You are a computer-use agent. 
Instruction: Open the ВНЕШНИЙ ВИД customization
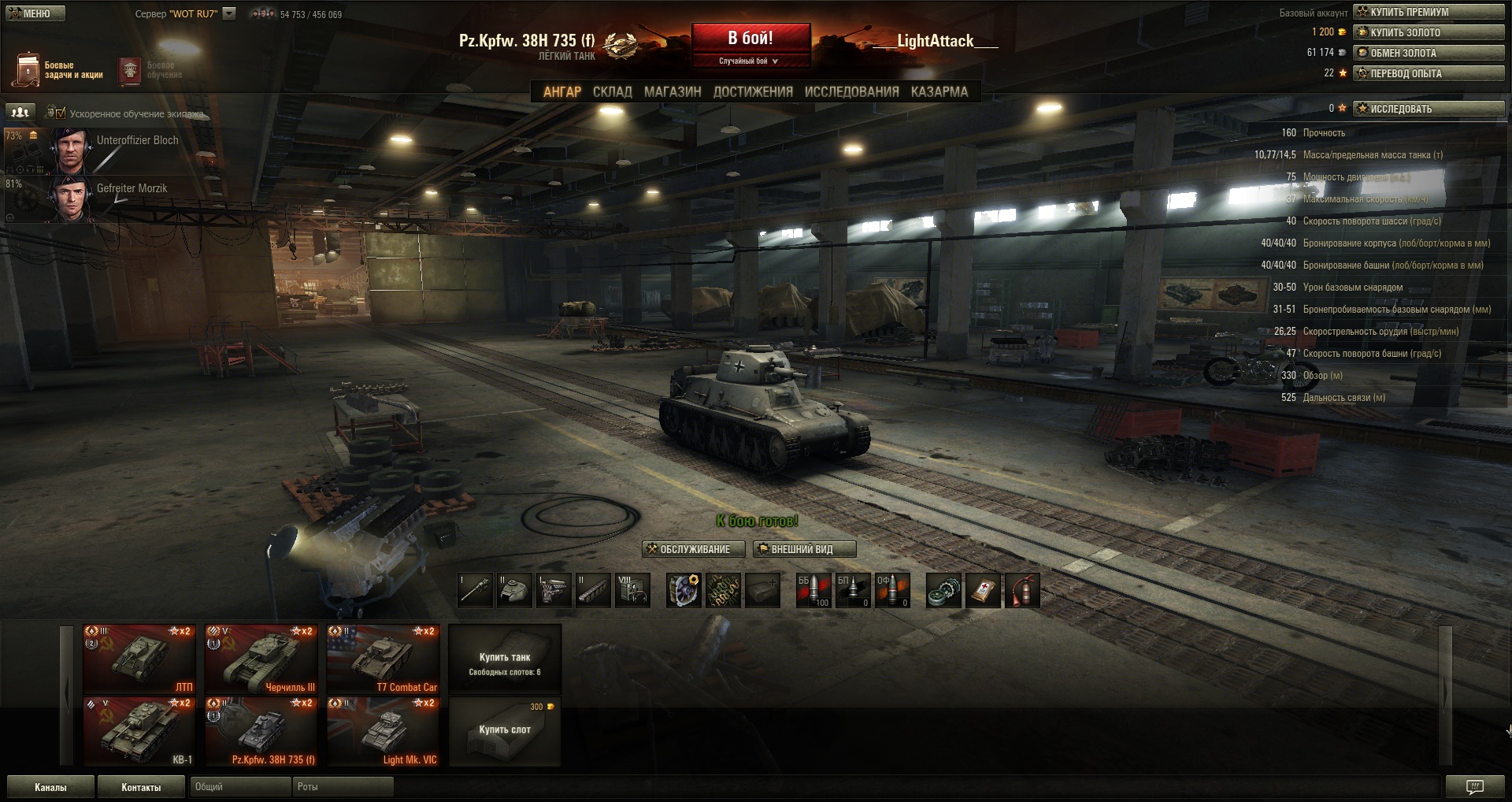pos(803,549)
